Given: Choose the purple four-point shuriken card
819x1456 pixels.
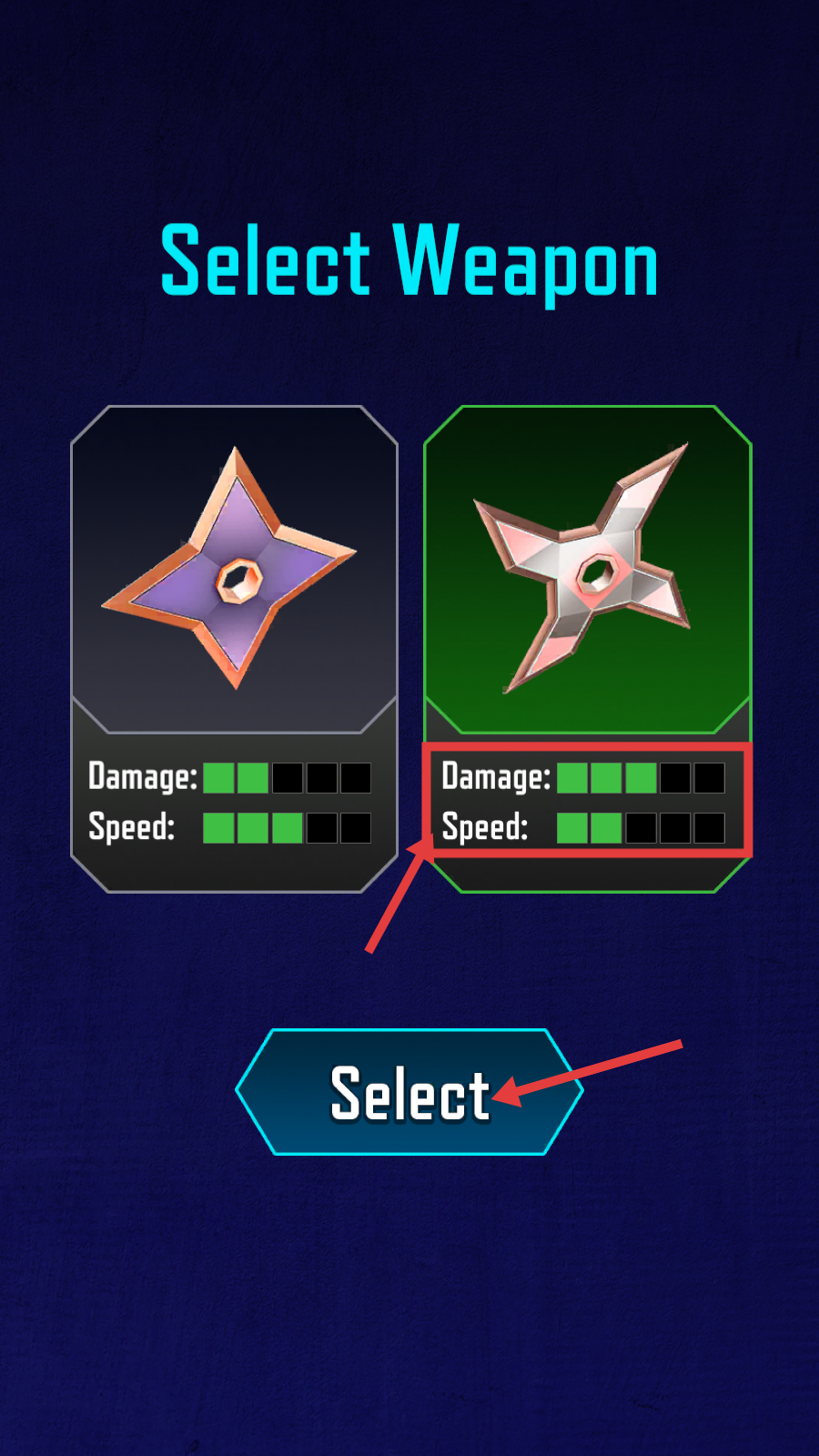Looking at the screenshot, I should (x=234, y=570).
